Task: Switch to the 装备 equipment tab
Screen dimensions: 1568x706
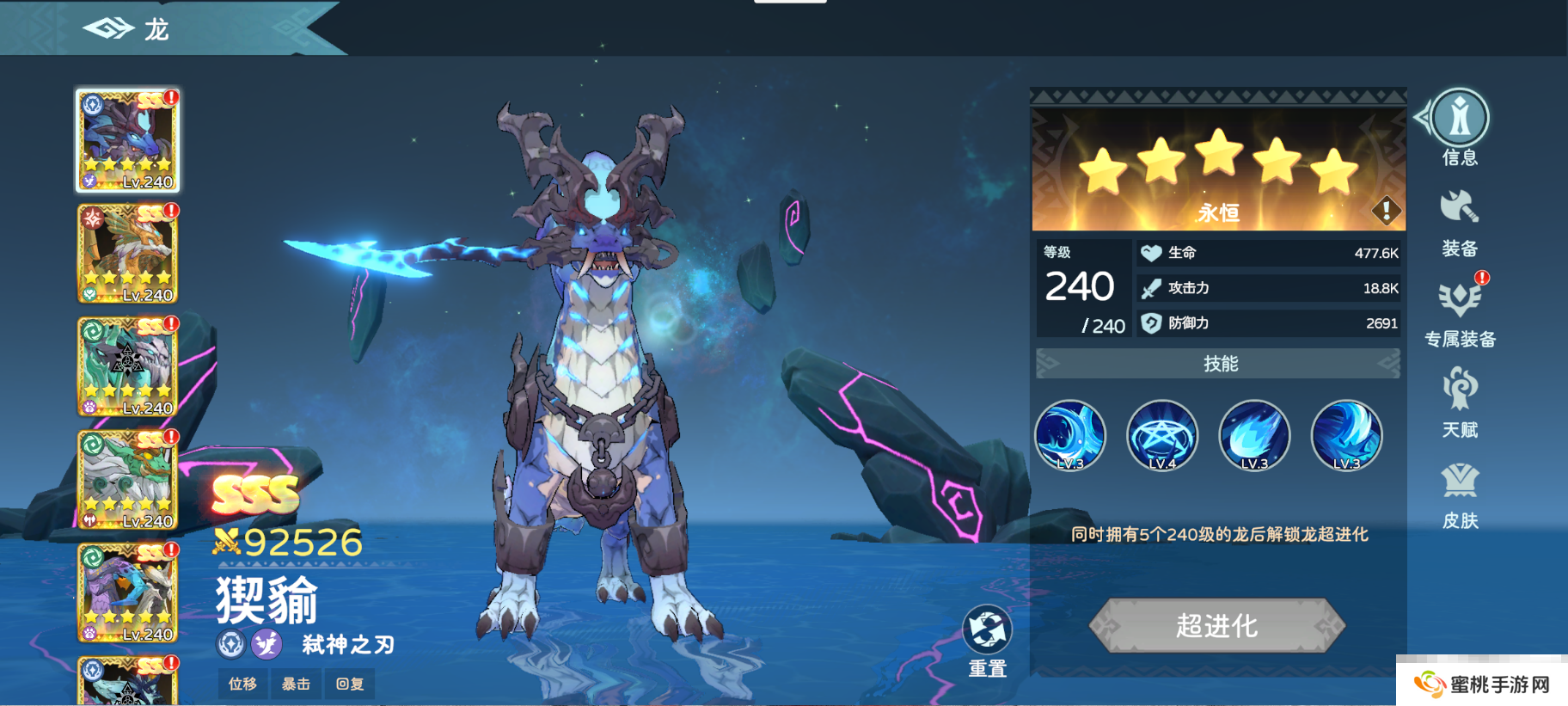Action: (x=1460, y=224)
